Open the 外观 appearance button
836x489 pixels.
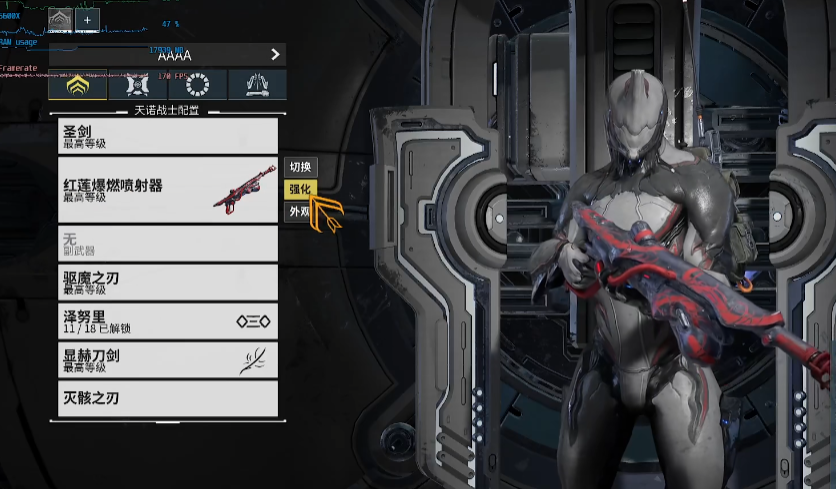[299, 211]
